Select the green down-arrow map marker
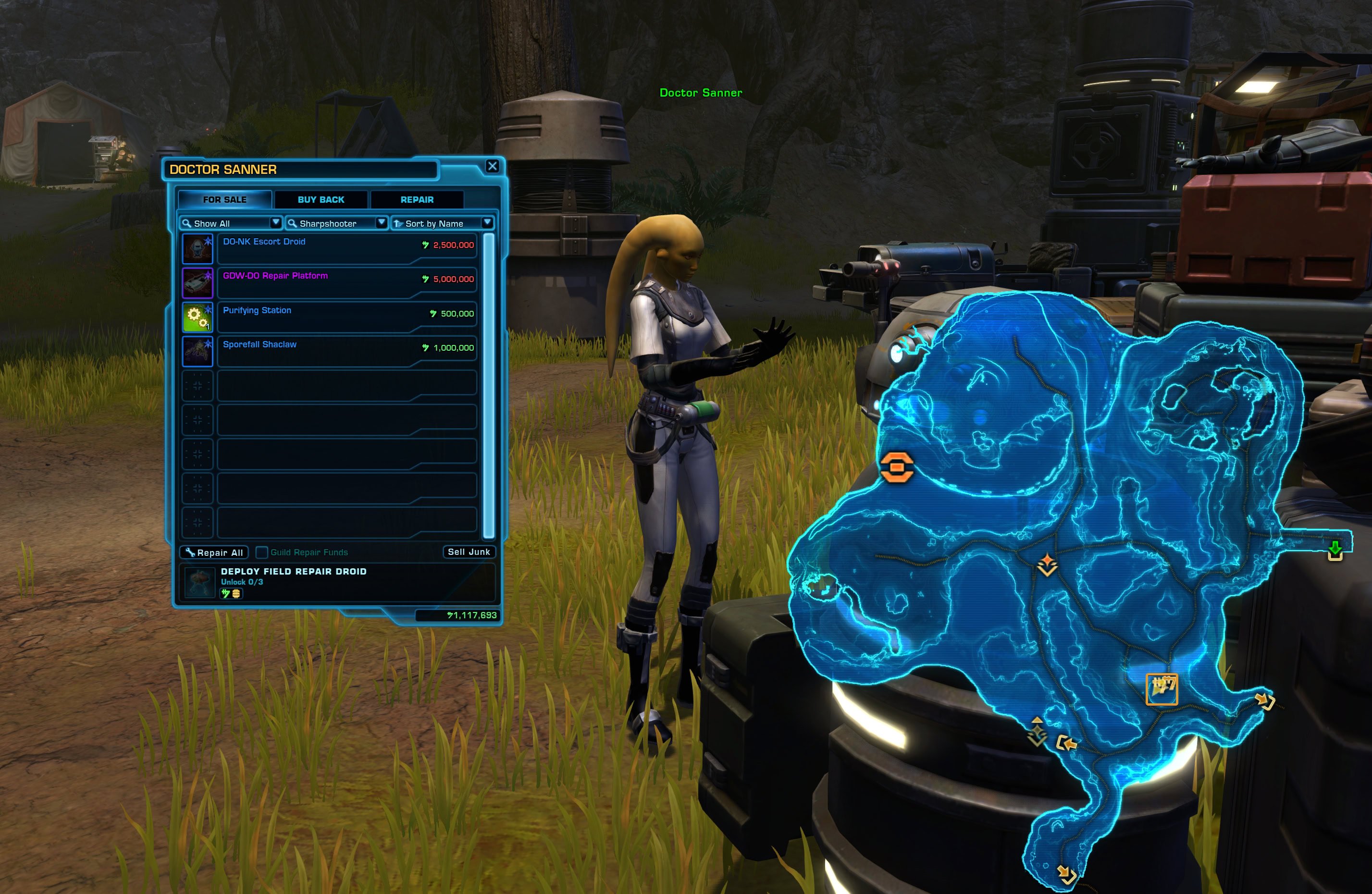1372x894 pixels. (x=1335, y=550)
